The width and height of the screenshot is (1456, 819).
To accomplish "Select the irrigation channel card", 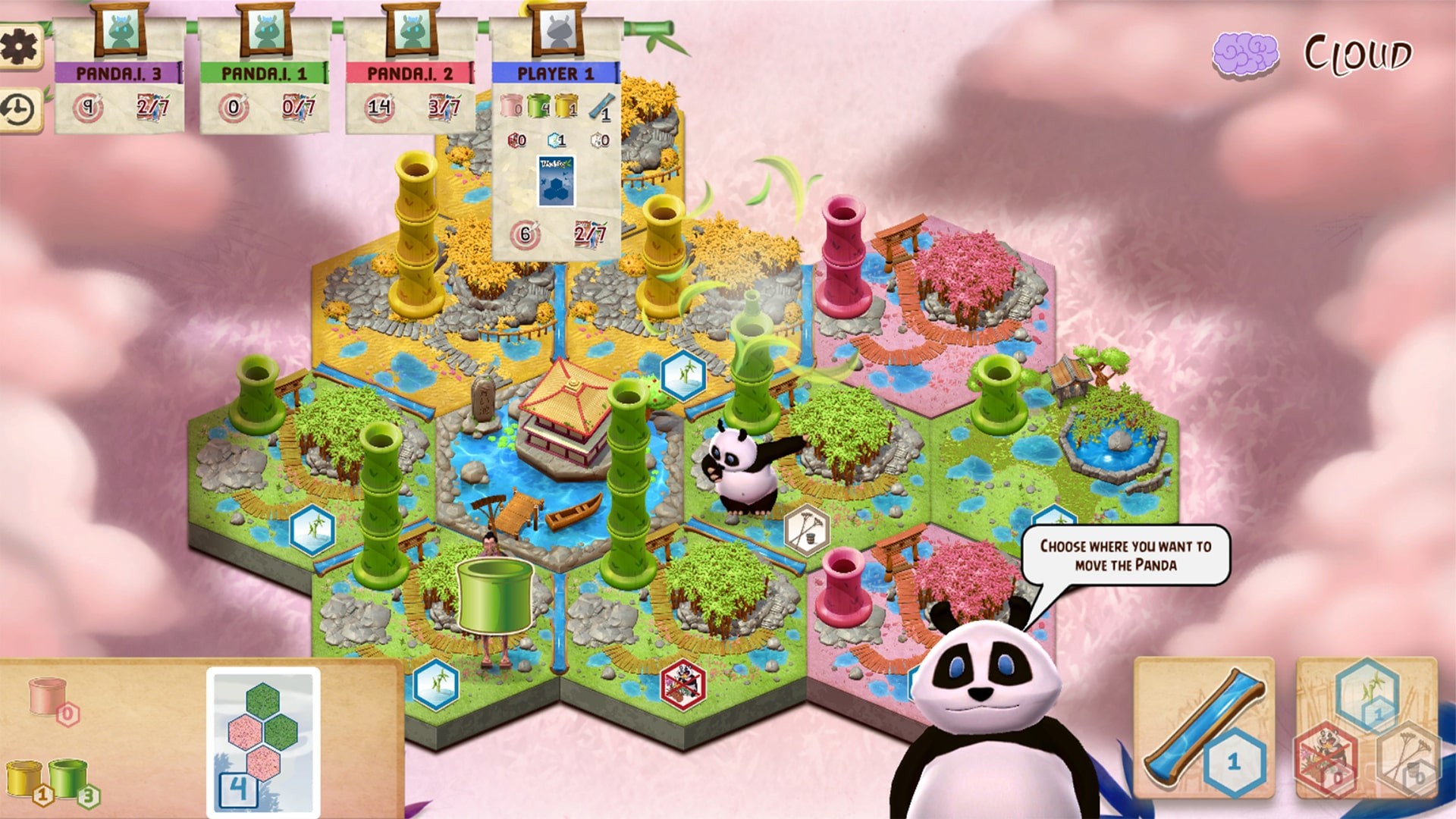I will (x=1204, y=728).
